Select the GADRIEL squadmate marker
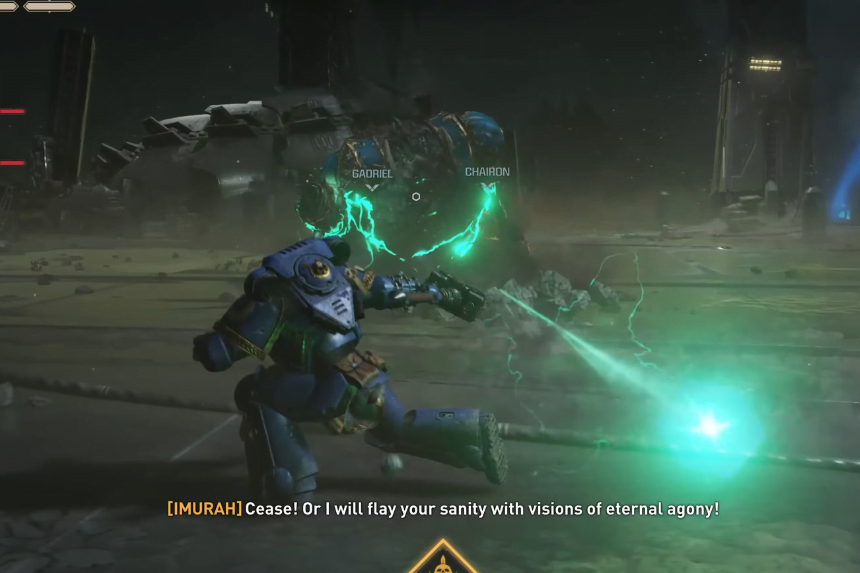860x573 pixels. pos(372,178)
